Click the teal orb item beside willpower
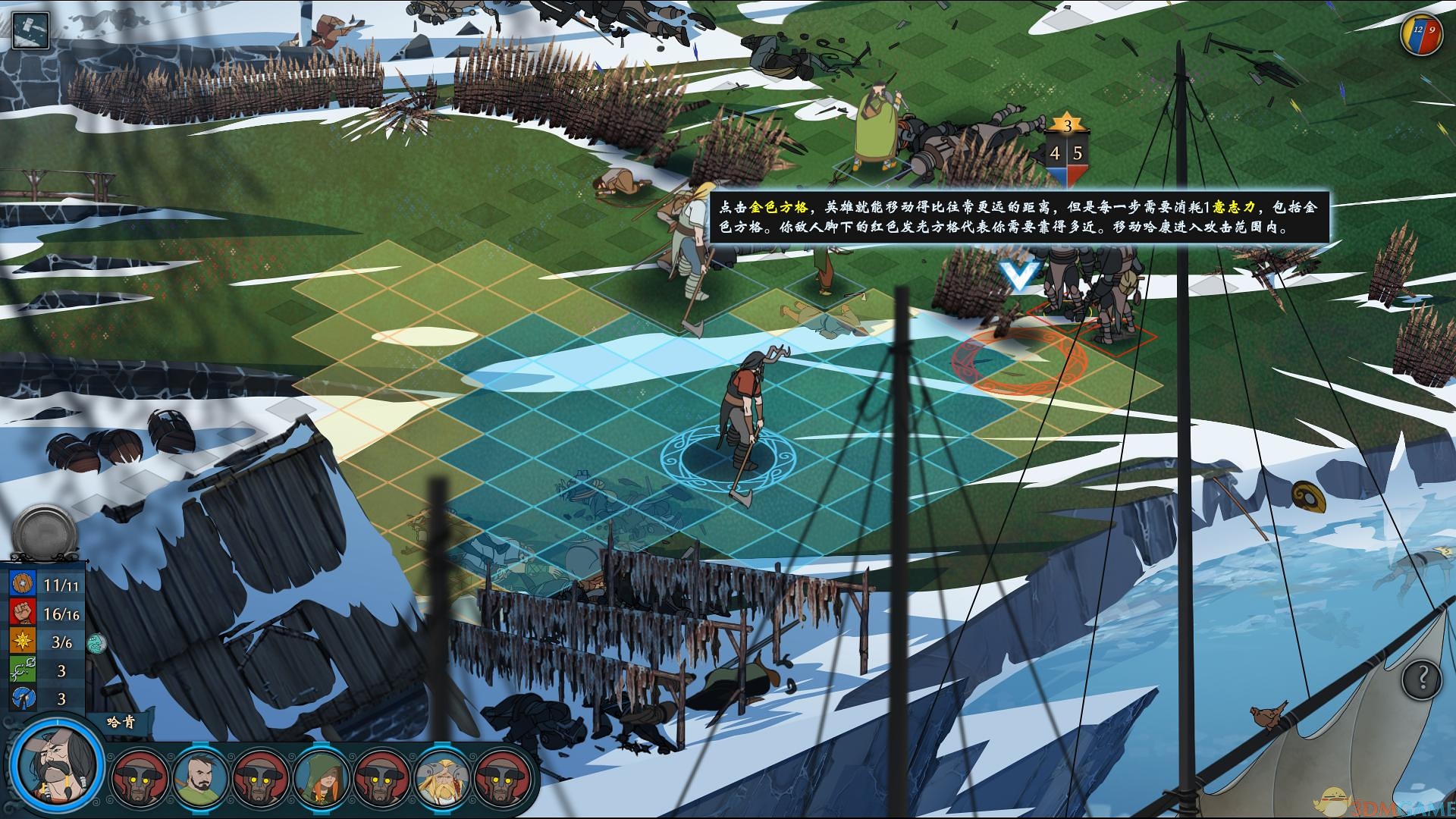Screen dimensions: 1456x819 pyautogui.click(x=96, y=643)
